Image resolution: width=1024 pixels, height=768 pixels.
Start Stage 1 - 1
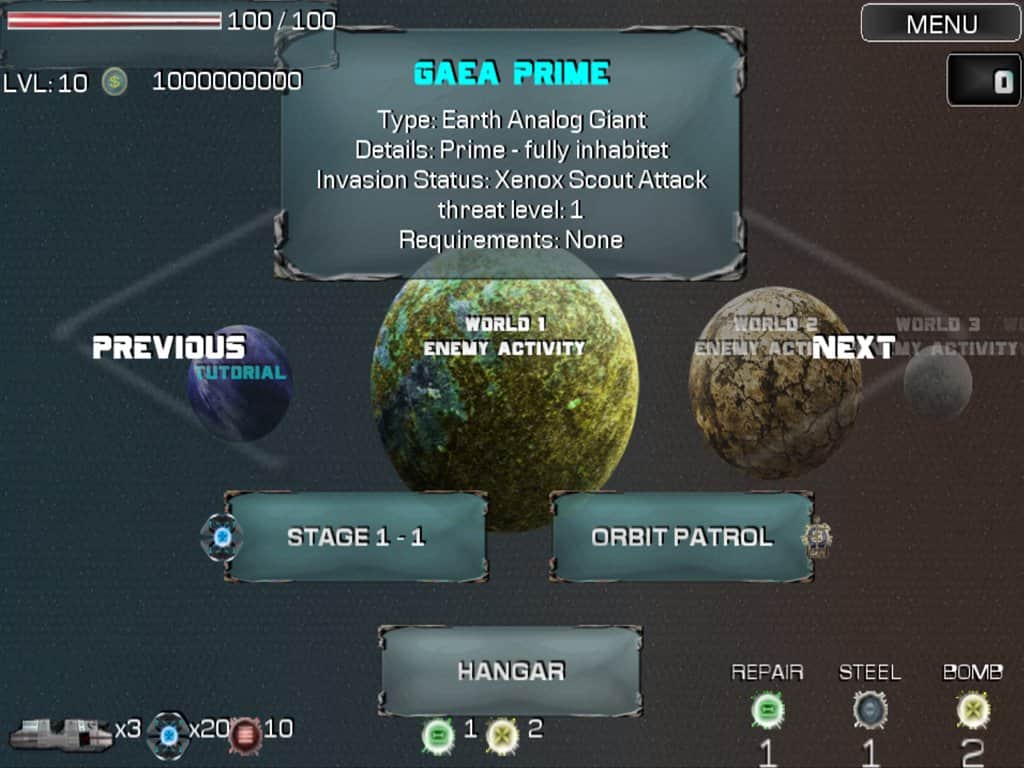coord(356,537)
